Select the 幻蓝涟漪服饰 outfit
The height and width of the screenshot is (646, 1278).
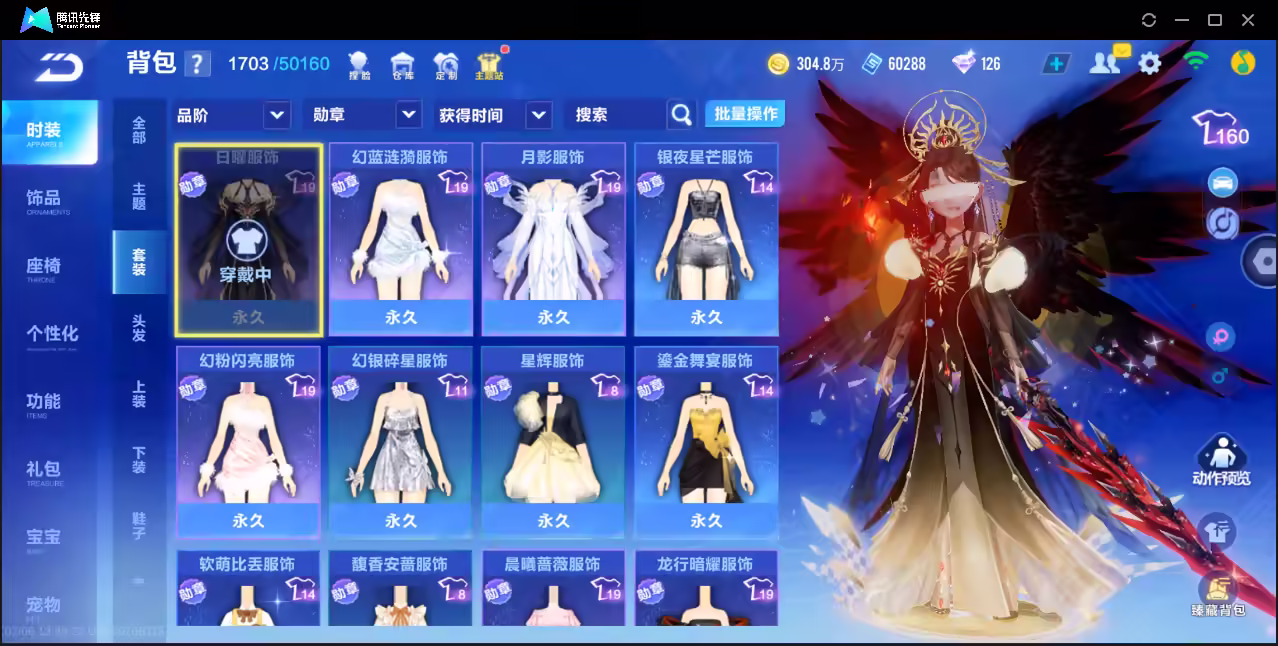pos(401,238)
